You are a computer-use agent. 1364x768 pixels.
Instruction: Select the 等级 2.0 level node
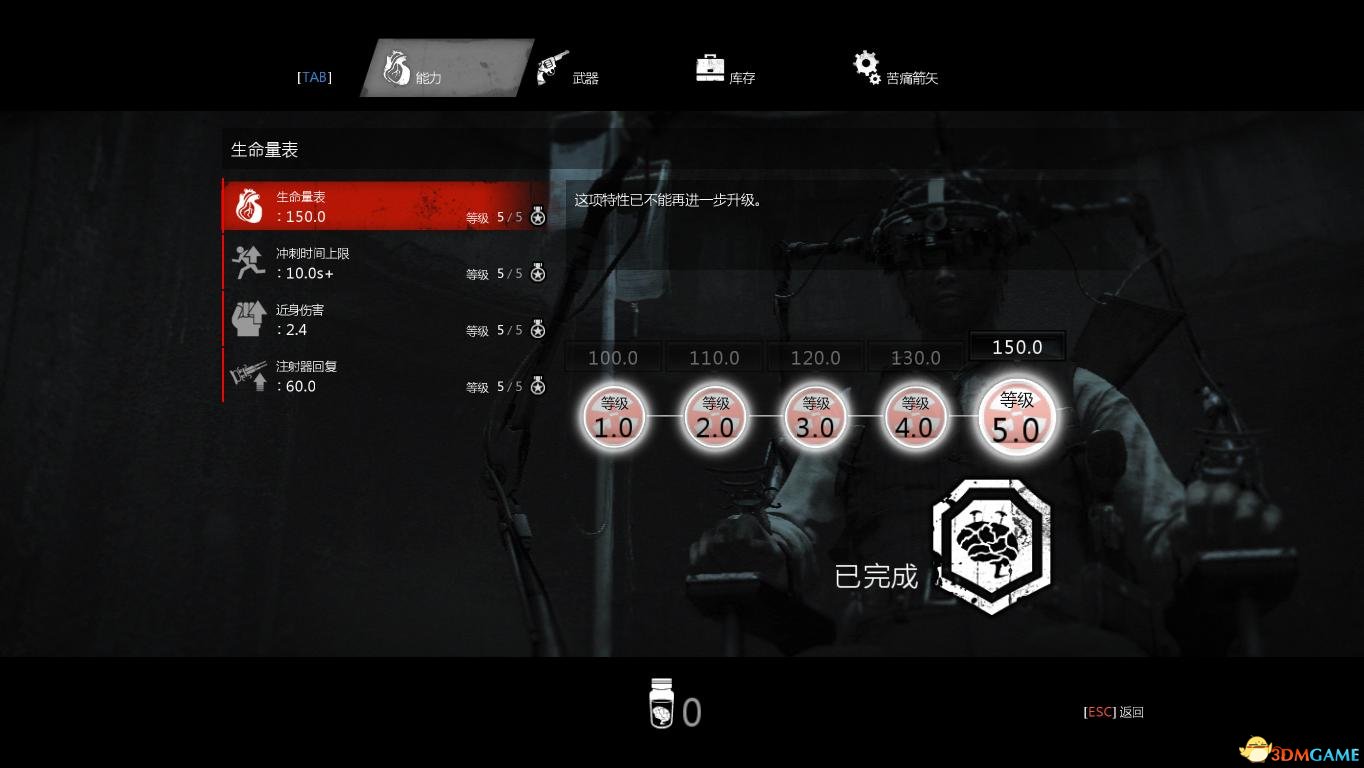point(714,416)
